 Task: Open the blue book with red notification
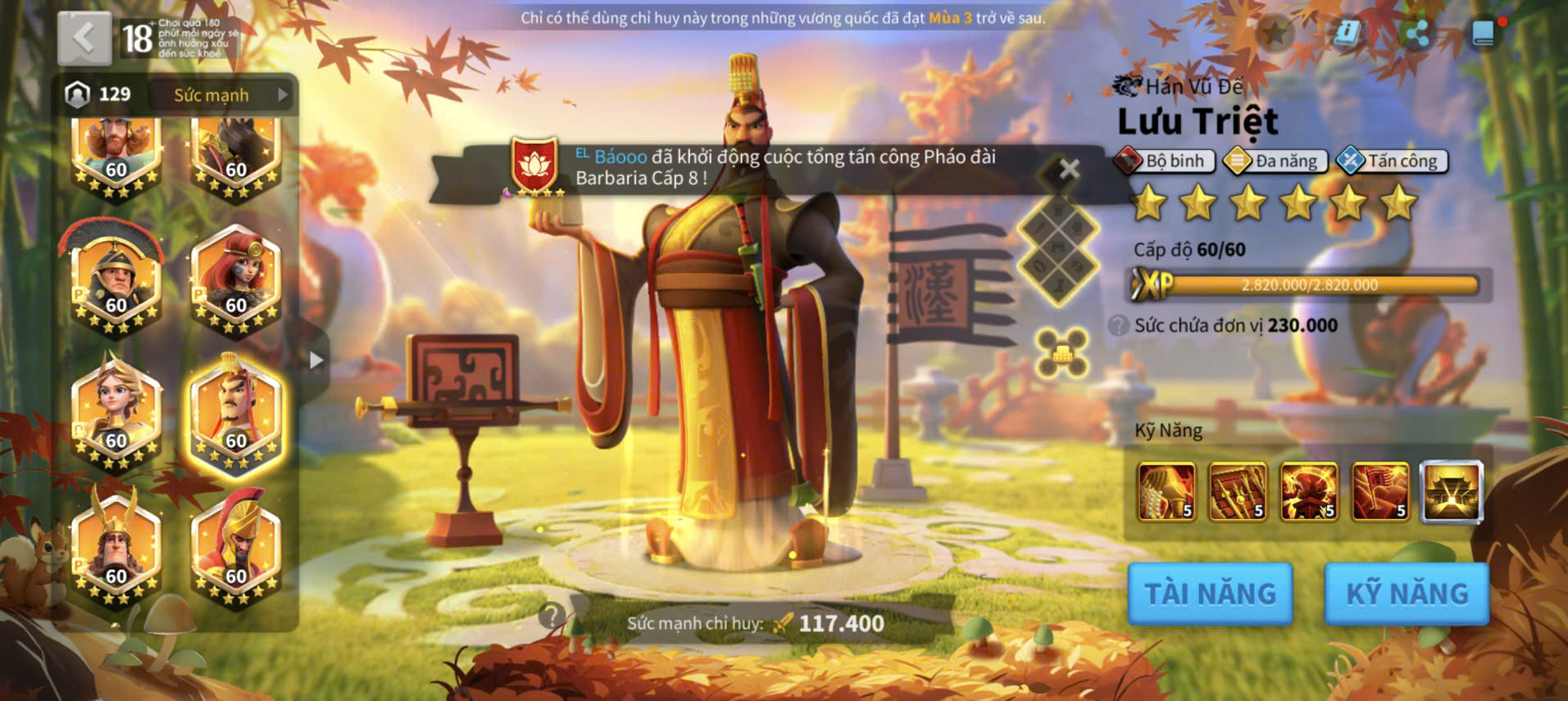pos(1484,34)
